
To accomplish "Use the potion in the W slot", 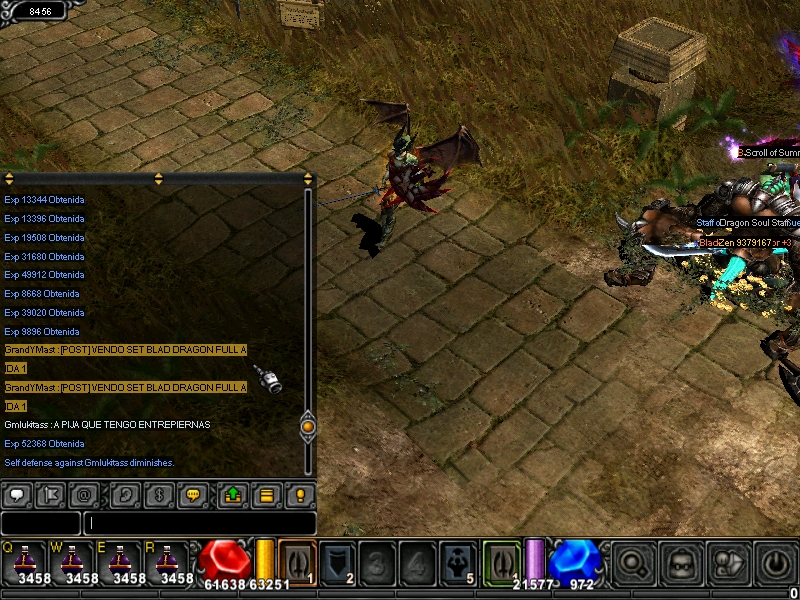I will [x=72, y=560].
